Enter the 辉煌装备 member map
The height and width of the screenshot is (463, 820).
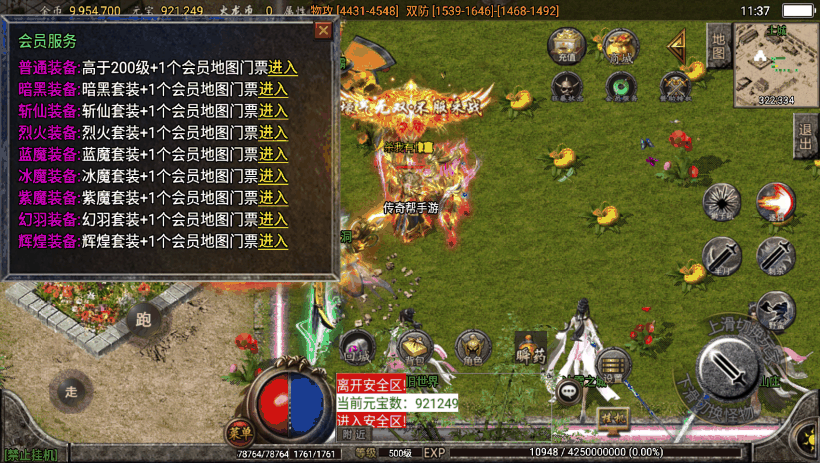(273, 241)
